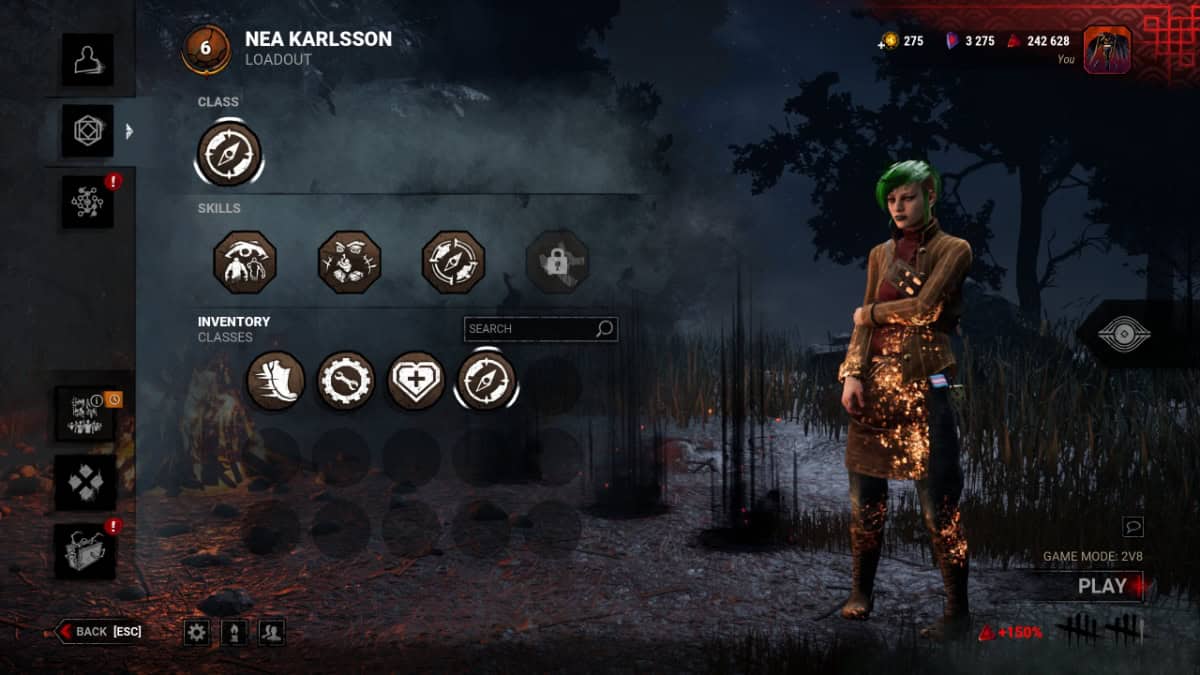Focus the inventory SEARCH field
This screenshot has height=675, width=1200.
[x=530, y=329]
